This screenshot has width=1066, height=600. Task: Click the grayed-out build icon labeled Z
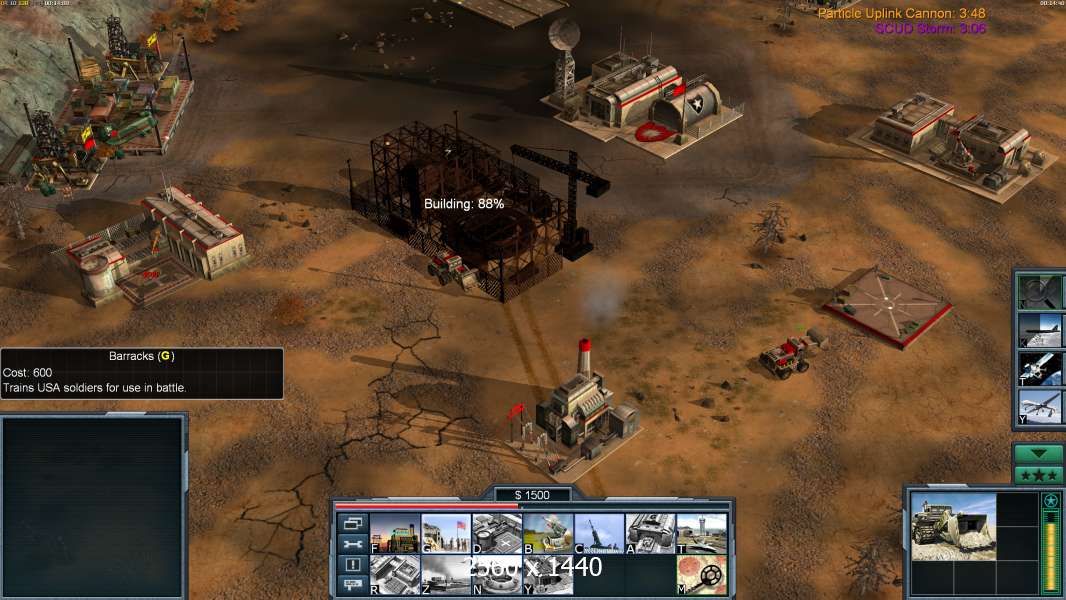coord(446,574)
